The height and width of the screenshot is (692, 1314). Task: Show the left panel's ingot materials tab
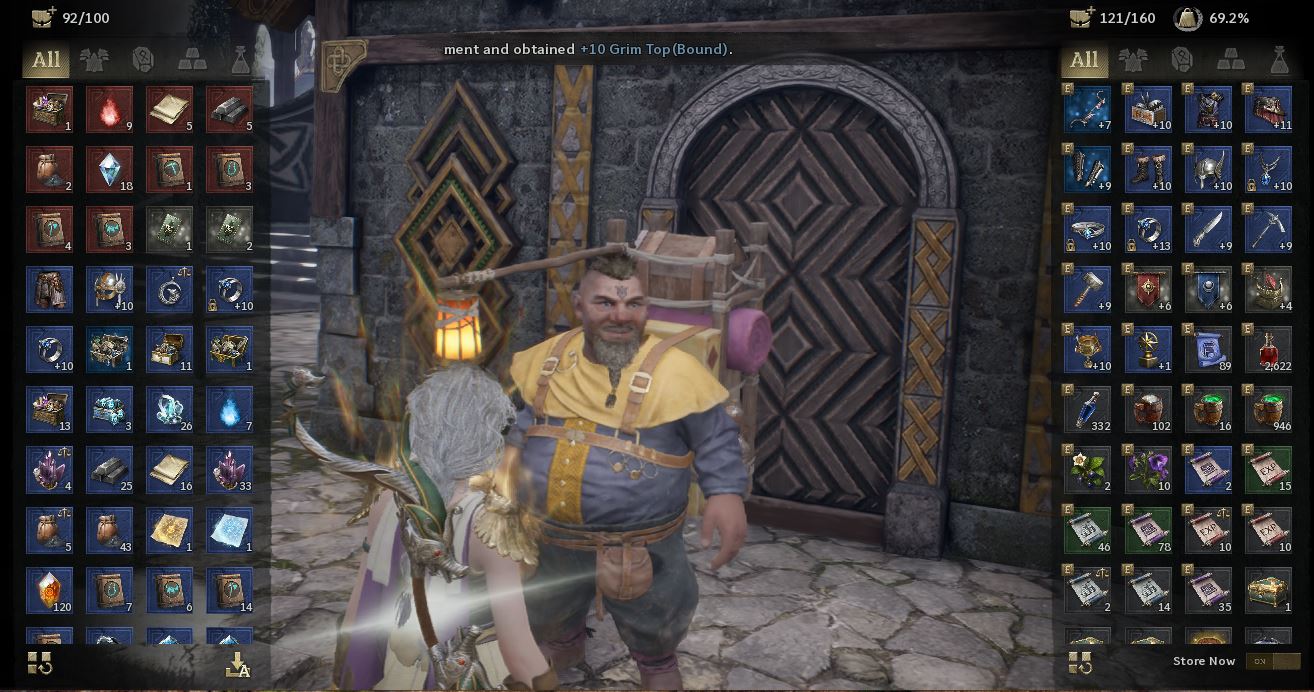pos(192,60)
